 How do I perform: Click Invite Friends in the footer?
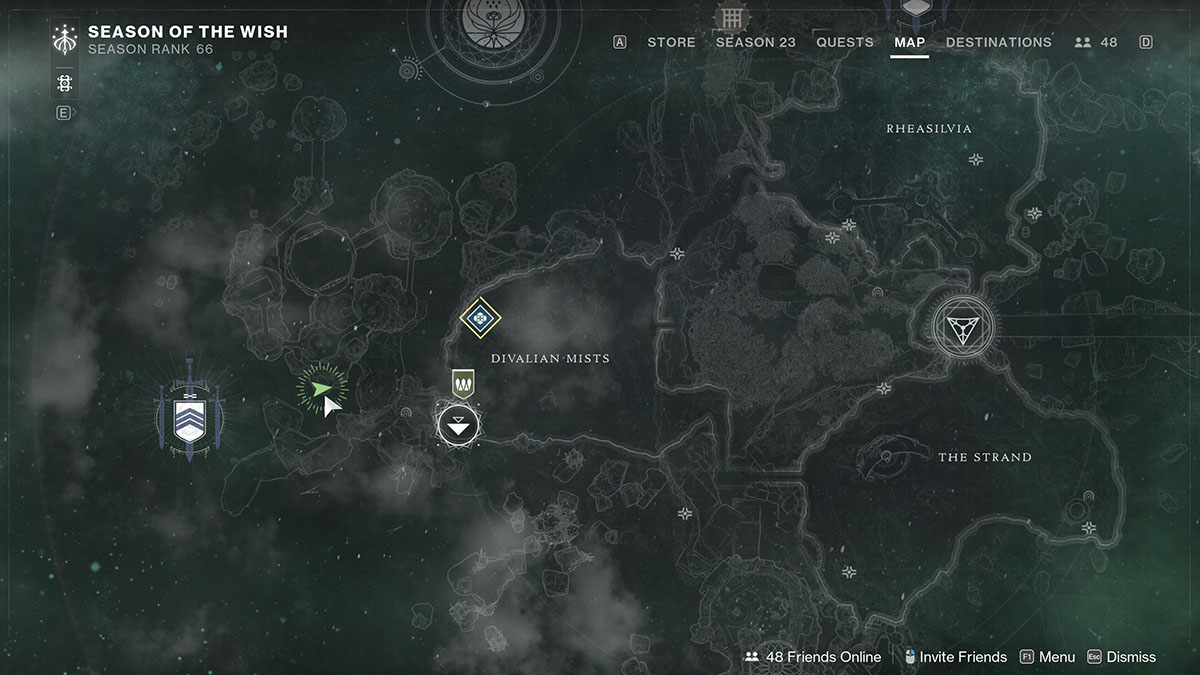[954, 657]
